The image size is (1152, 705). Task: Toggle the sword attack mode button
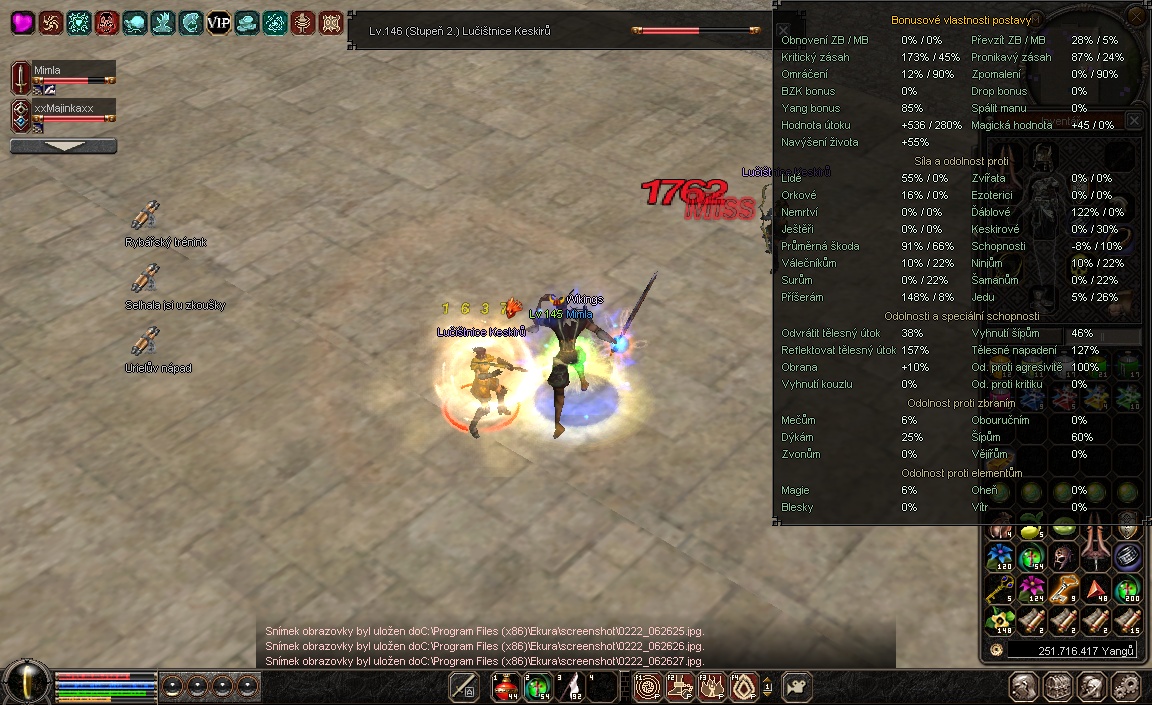pyautogui.click(x=464, y=687)
